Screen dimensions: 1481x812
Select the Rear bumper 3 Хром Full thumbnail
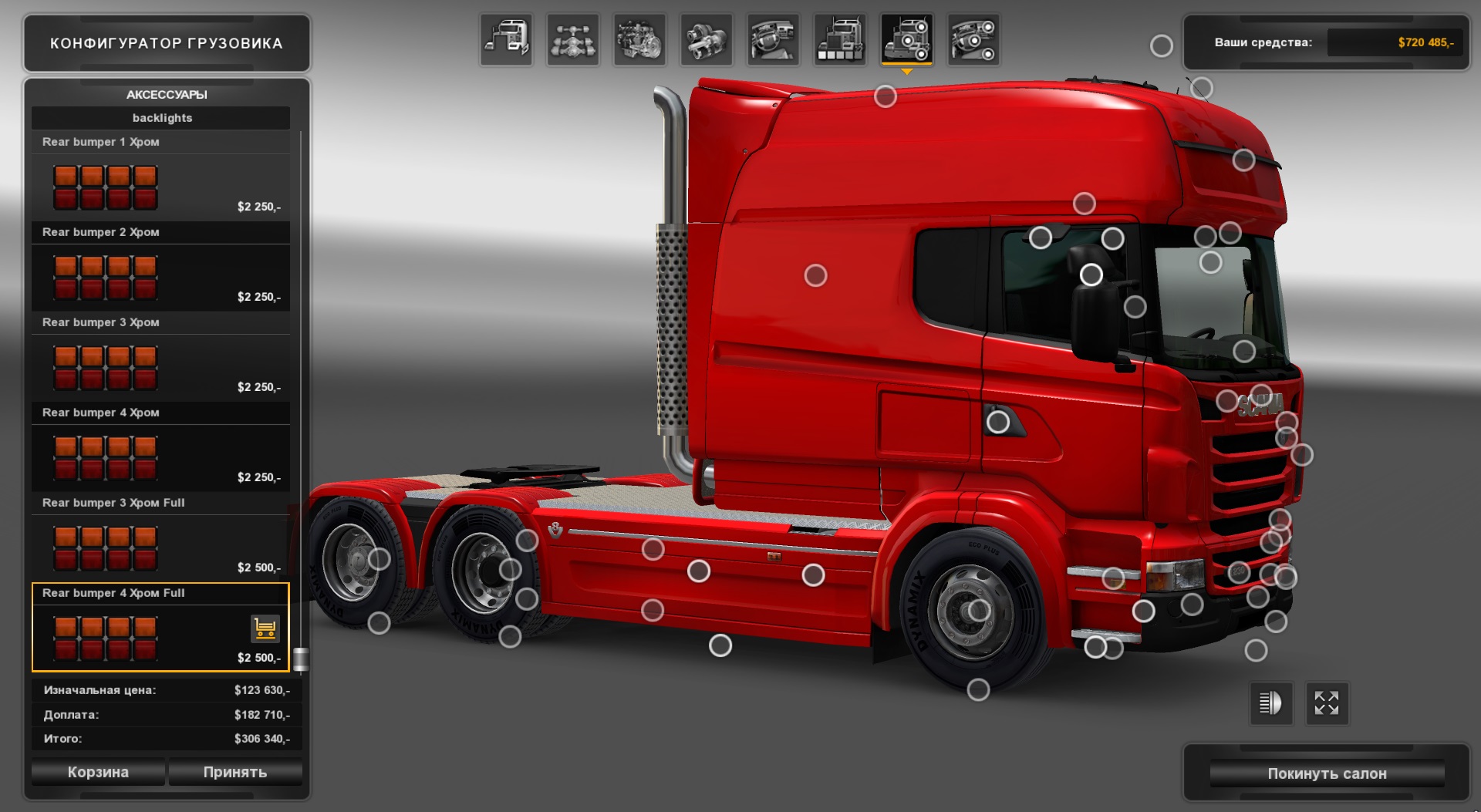(x=104, y=547)
